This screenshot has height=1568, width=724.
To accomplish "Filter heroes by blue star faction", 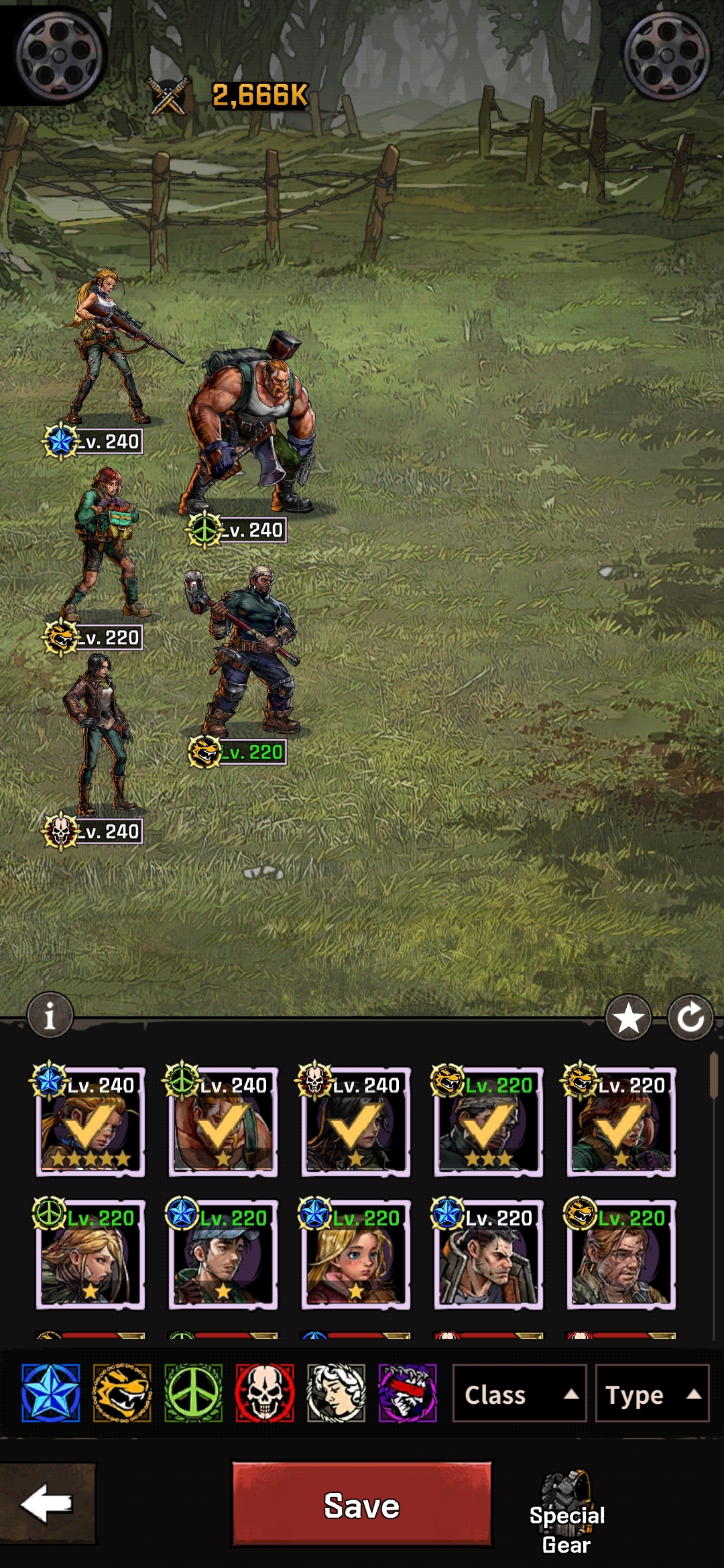I will [51, 1393].
